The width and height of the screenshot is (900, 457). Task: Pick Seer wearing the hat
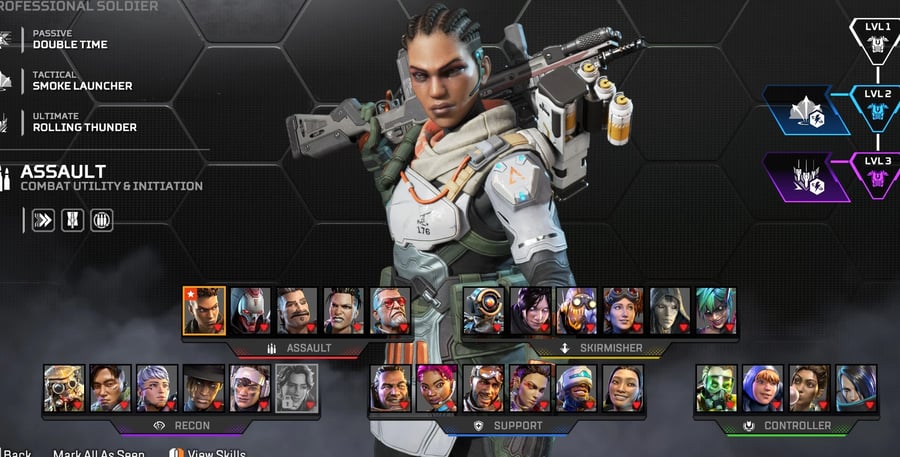point(204,387)
